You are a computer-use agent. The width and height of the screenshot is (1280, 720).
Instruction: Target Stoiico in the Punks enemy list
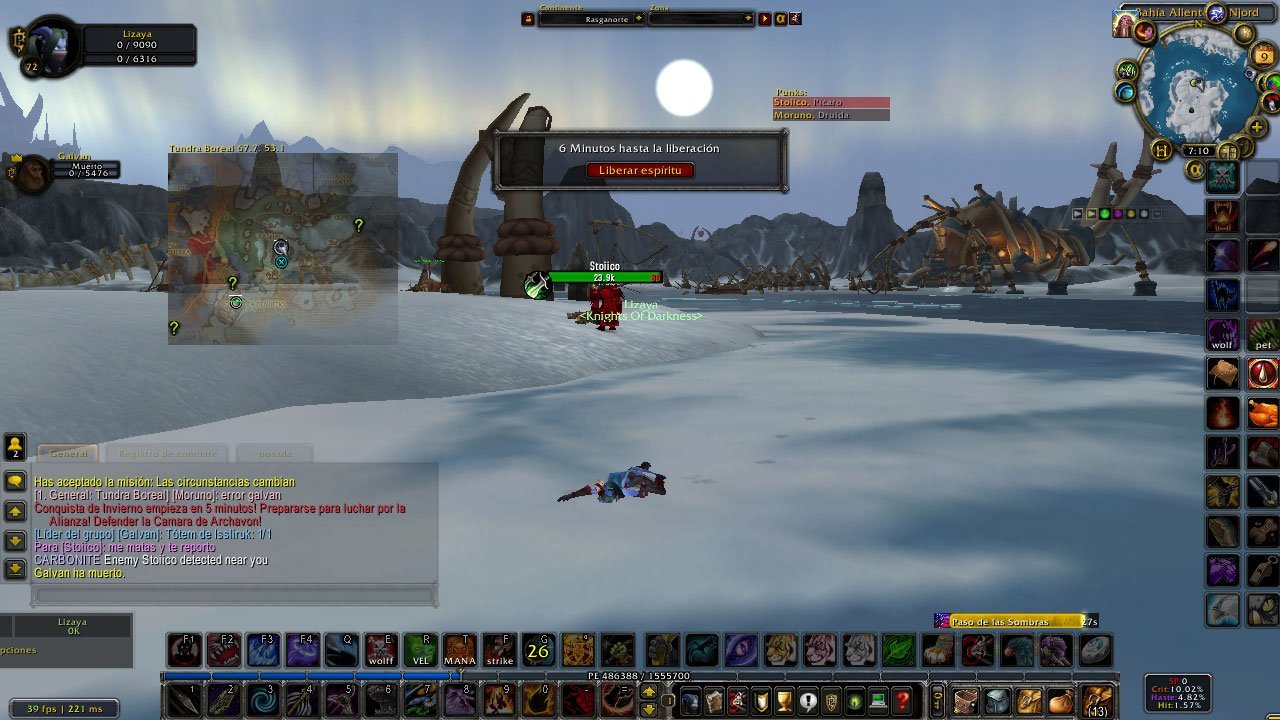tap(830, 102)
